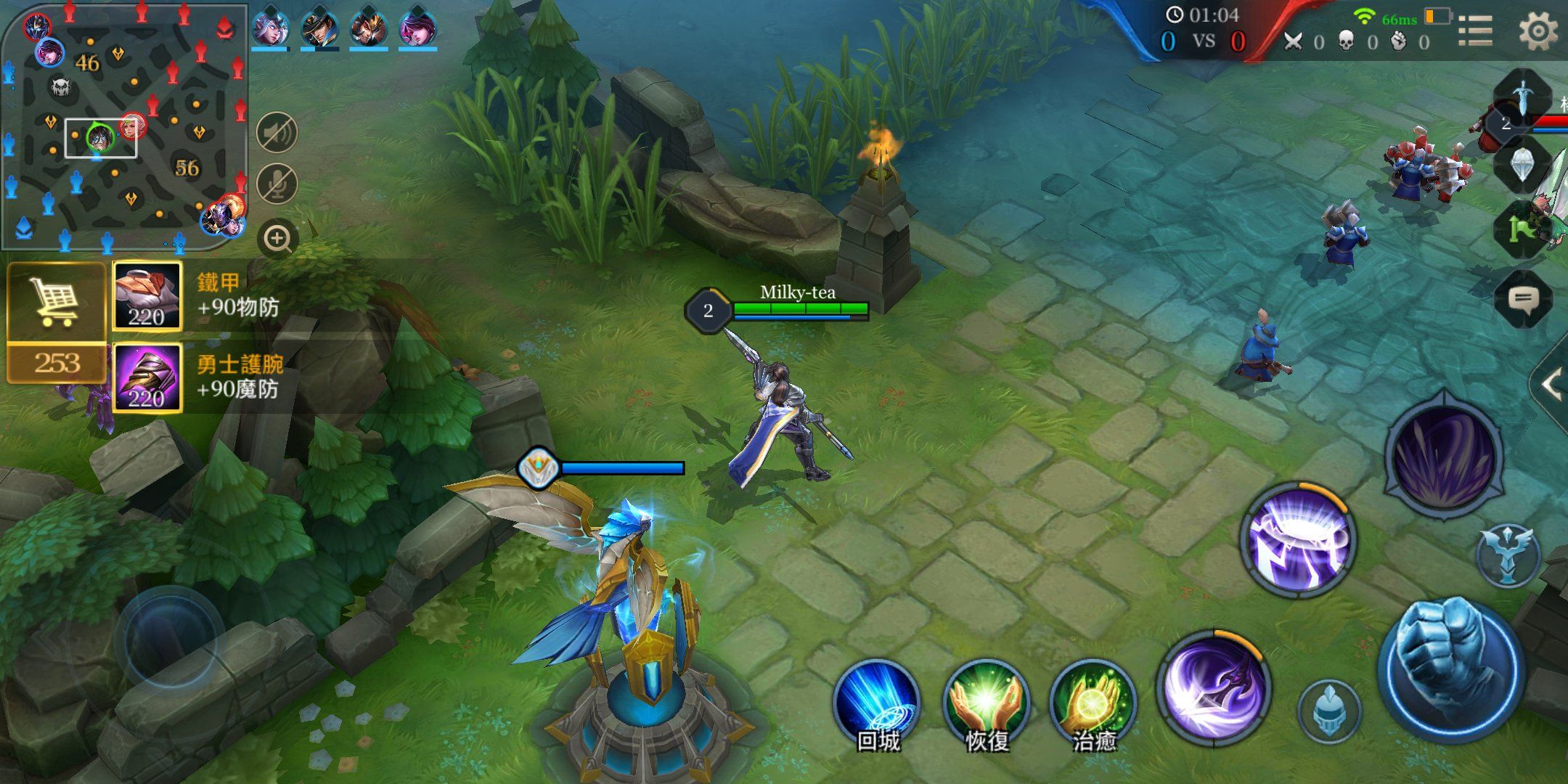Cast the lightning ring skill
The height and width of the screenshot is (784, 1568).
click(x=1299, y=541)
